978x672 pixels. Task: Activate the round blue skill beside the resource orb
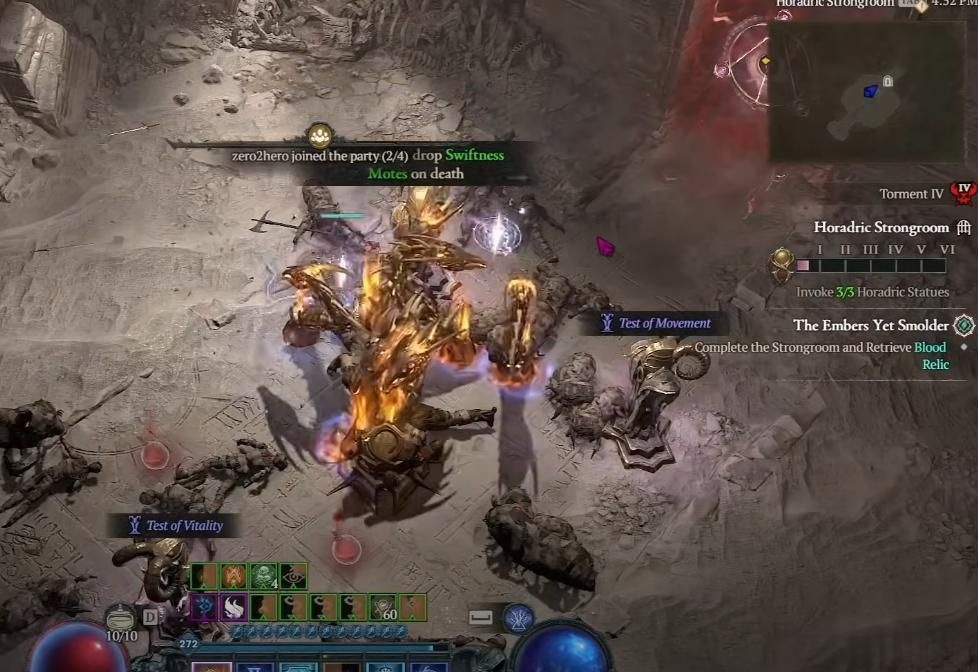[x=518, y=618]
